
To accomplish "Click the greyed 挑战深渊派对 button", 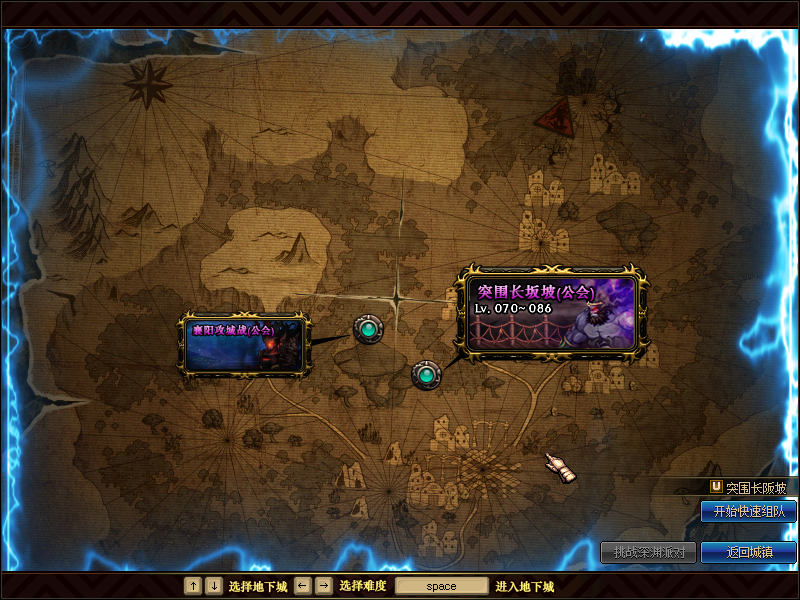I will [x=648, y=552].
